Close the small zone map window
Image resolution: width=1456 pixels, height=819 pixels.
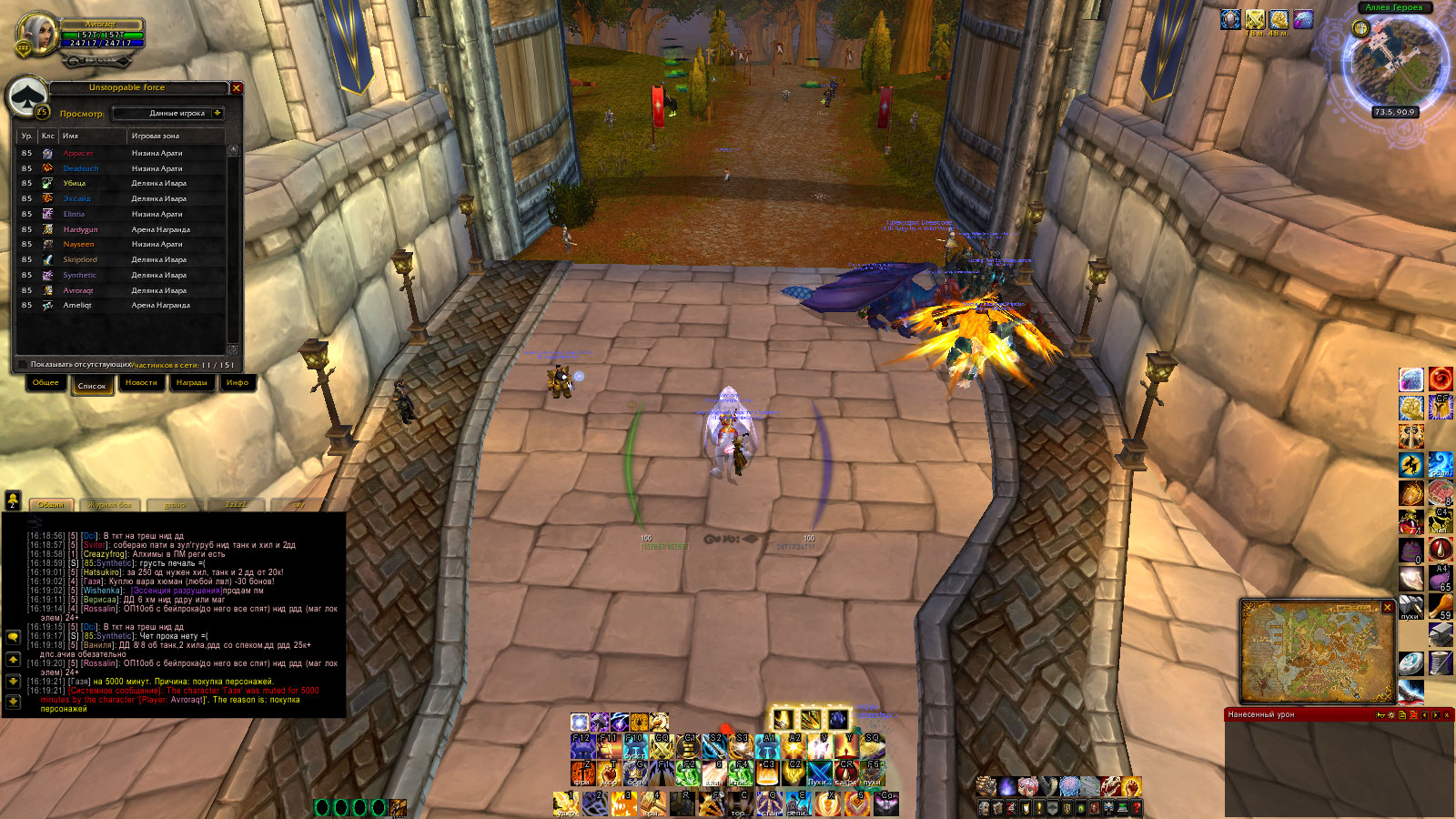point(1388,607)
